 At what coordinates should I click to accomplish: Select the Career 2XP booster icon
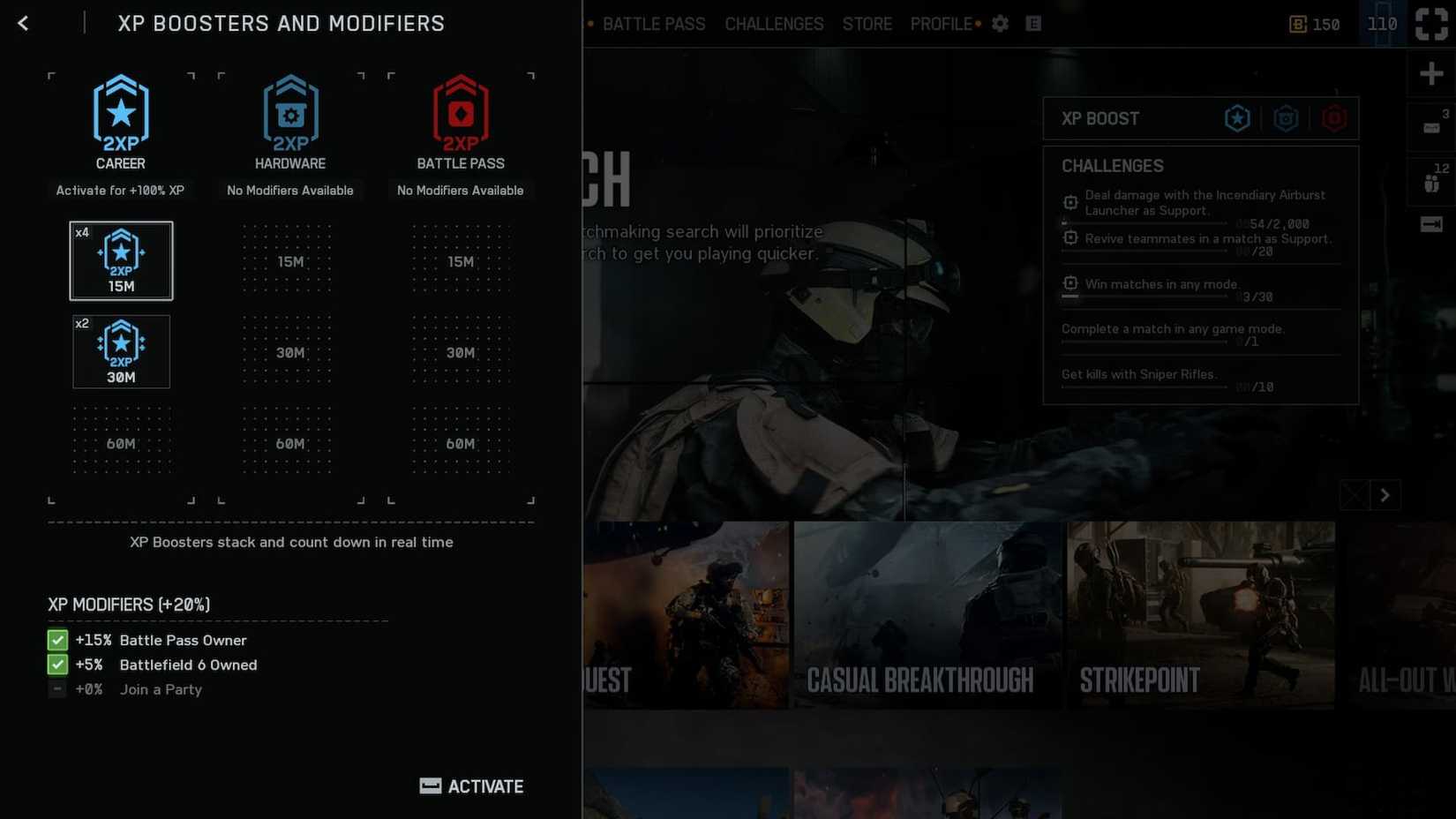point(120,111)
